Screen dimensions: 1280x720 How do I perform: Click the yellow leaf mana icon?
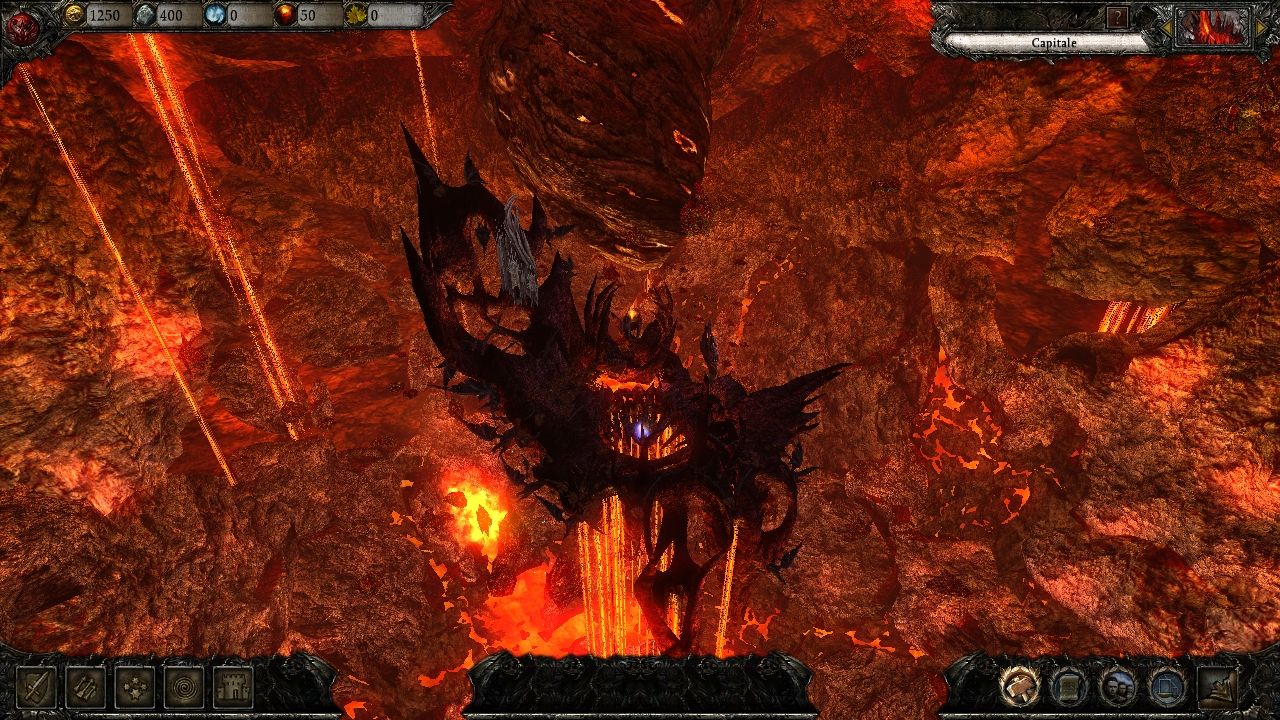coord(356,15)
